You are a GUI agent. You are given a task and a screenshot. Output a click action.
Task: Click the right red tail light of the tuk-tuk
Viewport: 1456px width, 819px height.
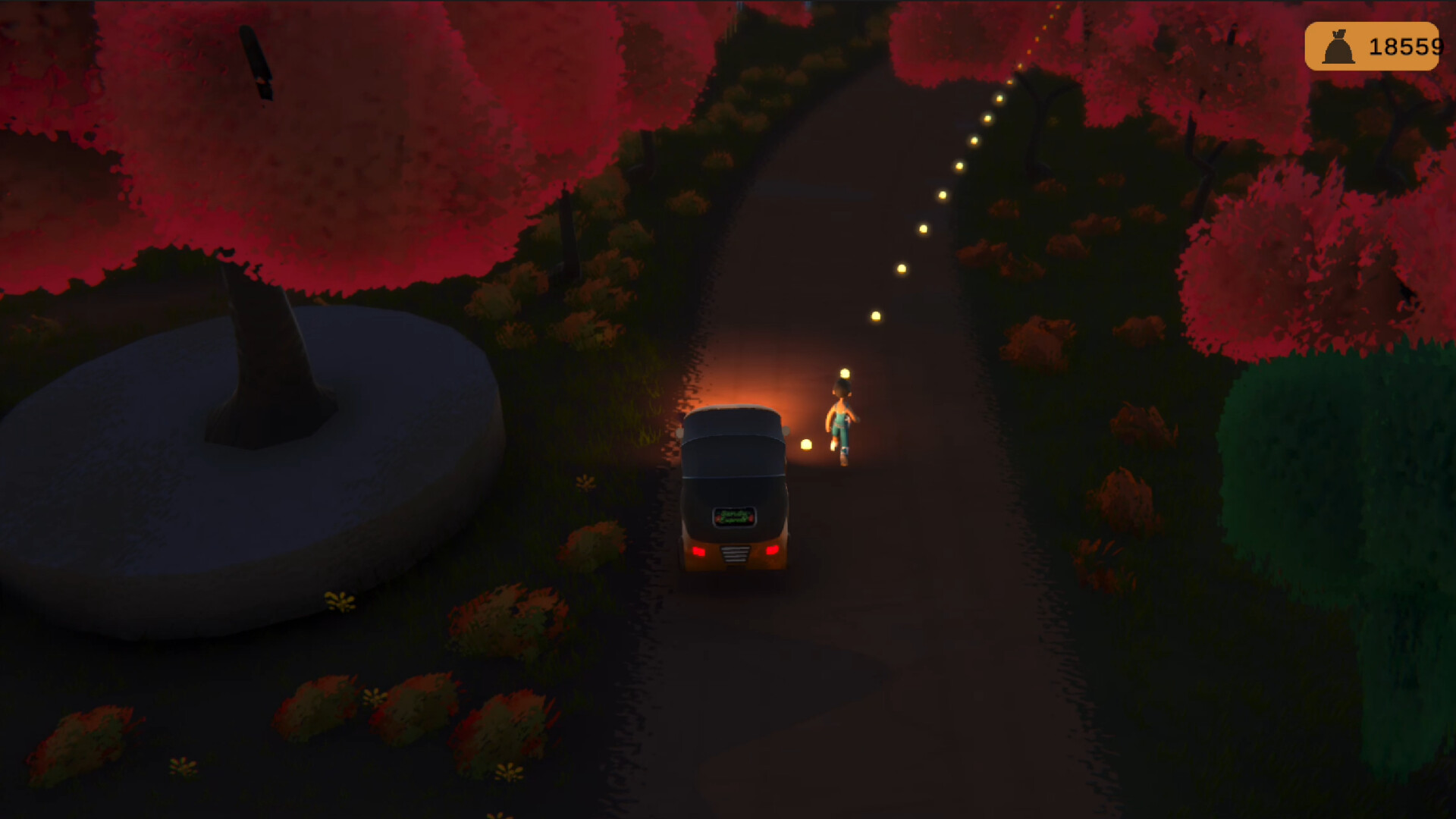(x=773, y=551)
